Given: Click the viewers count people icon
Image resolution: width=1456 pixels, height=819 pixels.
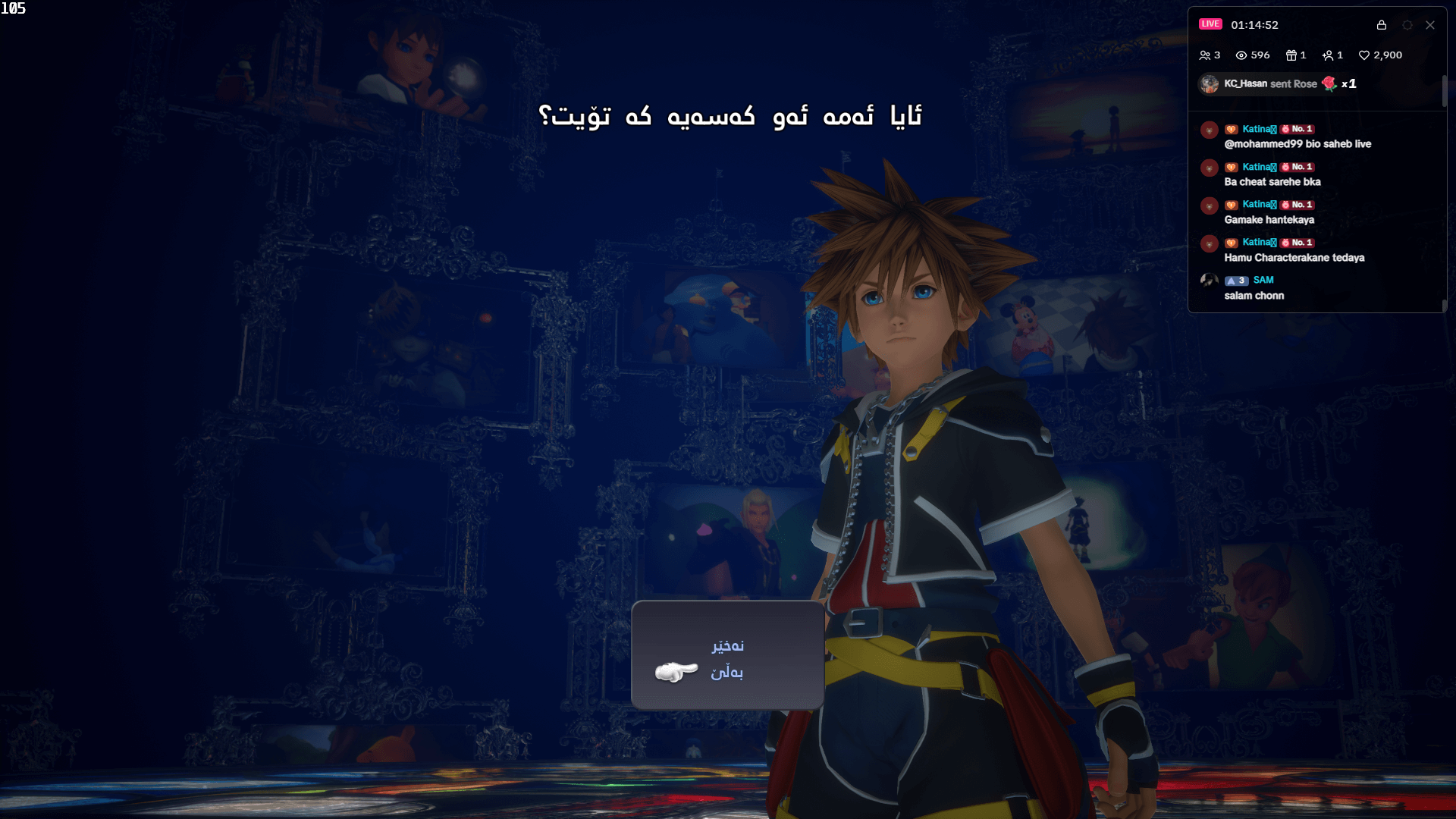Looking at the screenshot, I should click(1207, 55).
